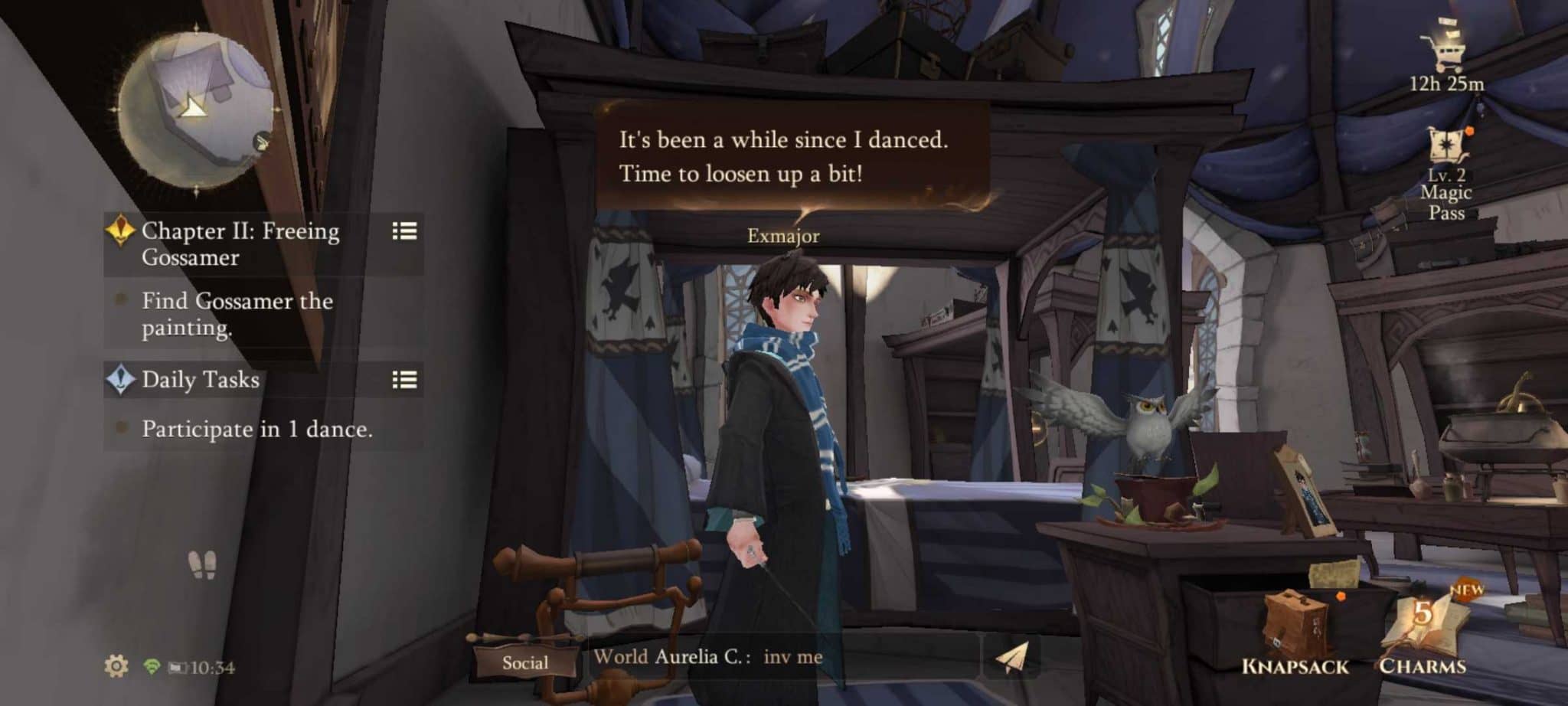Open the Social menu
Image resolution: width=1568 pixels, height=706 pixels.
pyautogui.click(x=525, y=662)
